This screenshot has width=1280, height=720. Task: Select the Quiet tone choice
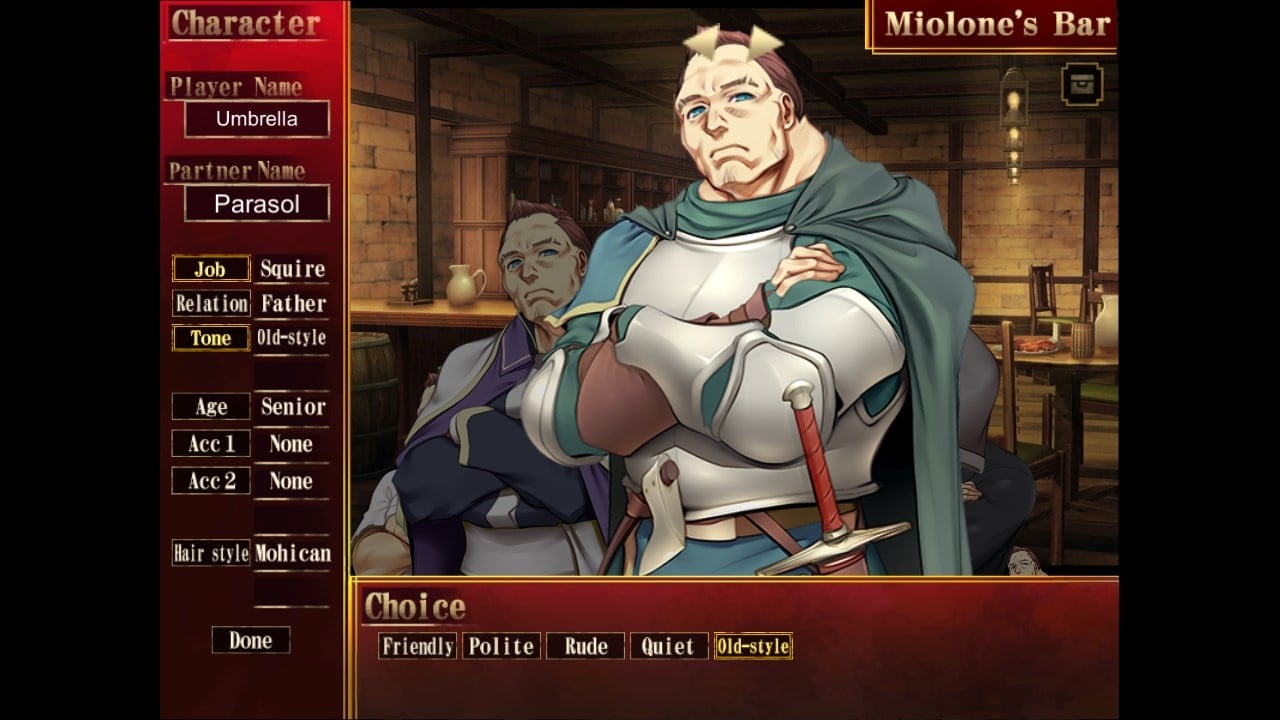click(668, 646)
